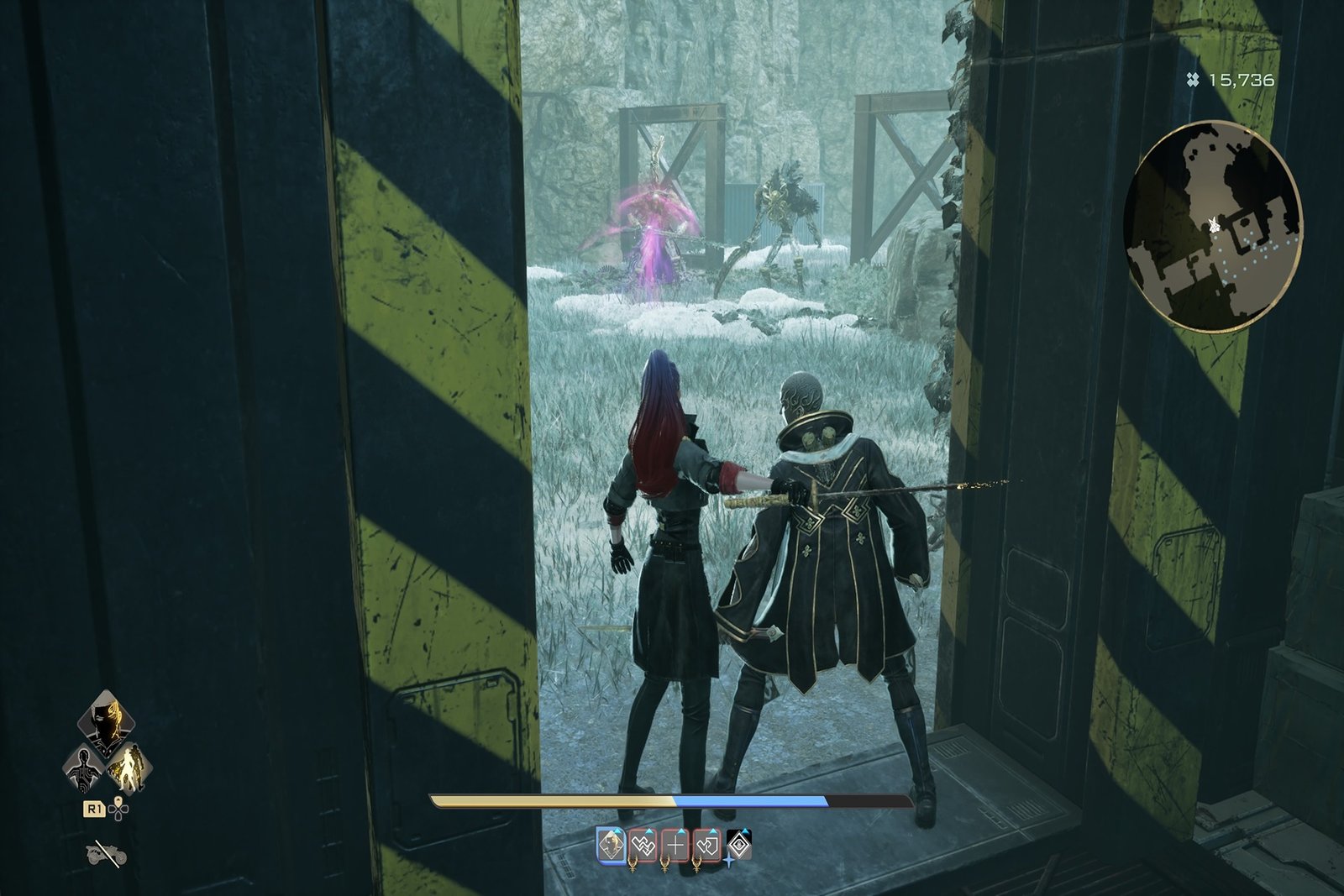Screen dimensions: 1344x896
Task: Use the plus-sign ability slot
Action: (x=675, y=845)
